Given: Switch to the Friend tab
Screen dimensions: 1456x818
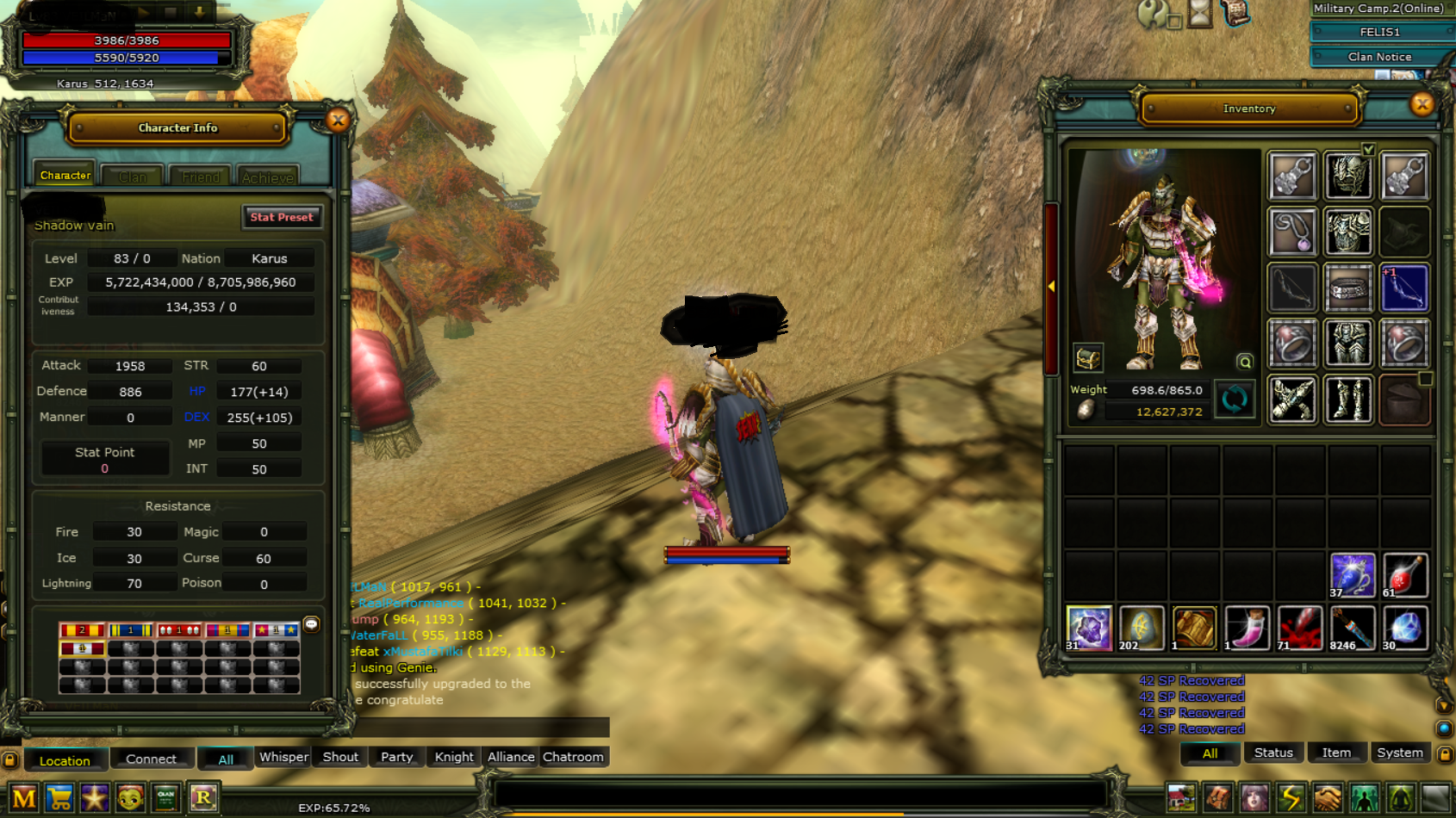Looking at the screenshot, I should point(201,177).
